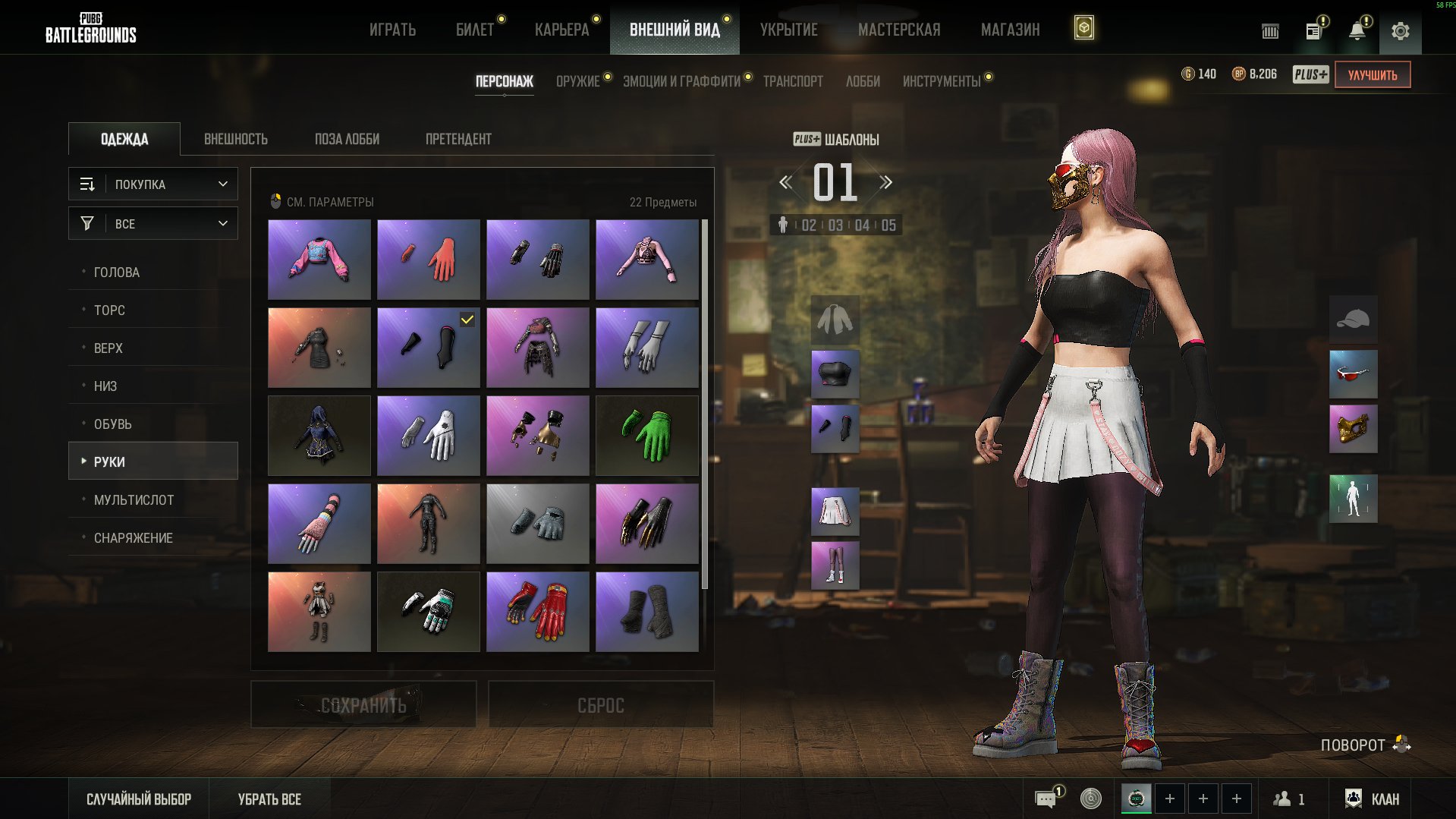Image resolution: width=1456 pixels, height=819 pixels.
Task: Switch to the ВНЕШНОСТЬ tab
Action: (235, 139)
